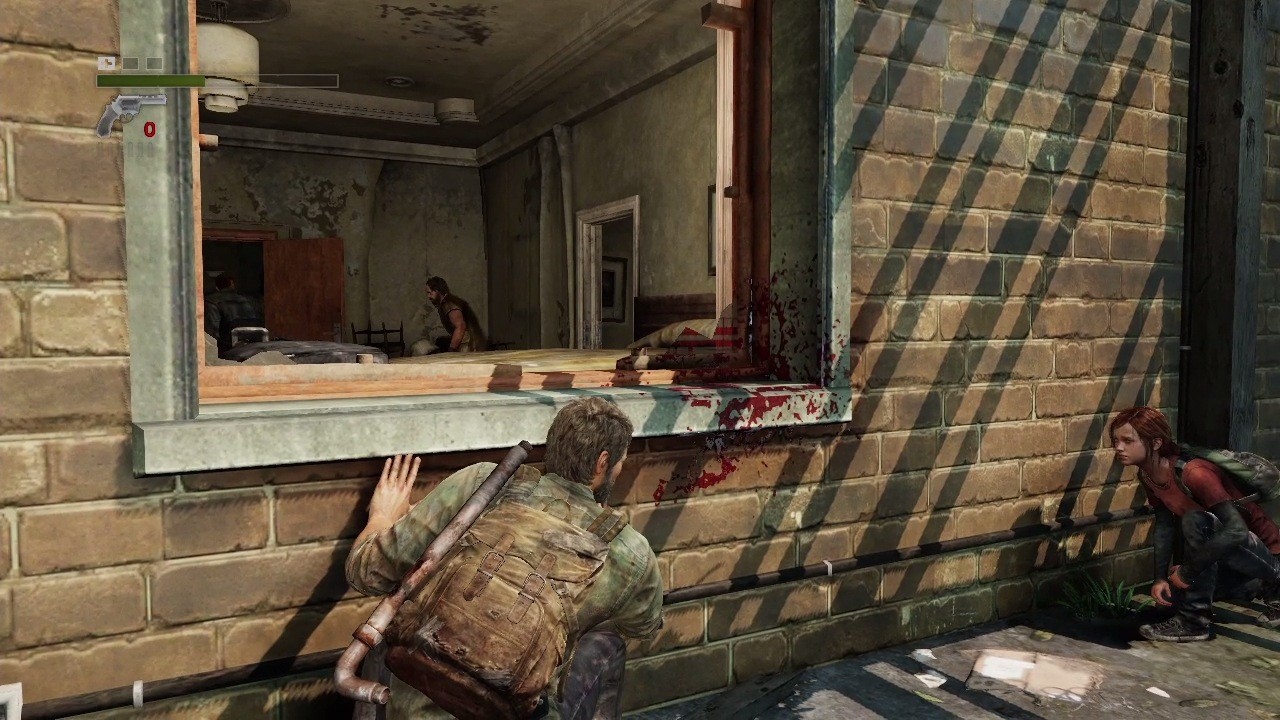1280x720 pixels.
Task: Click the small cursor icon above the weapon
Action: (106, 62)
